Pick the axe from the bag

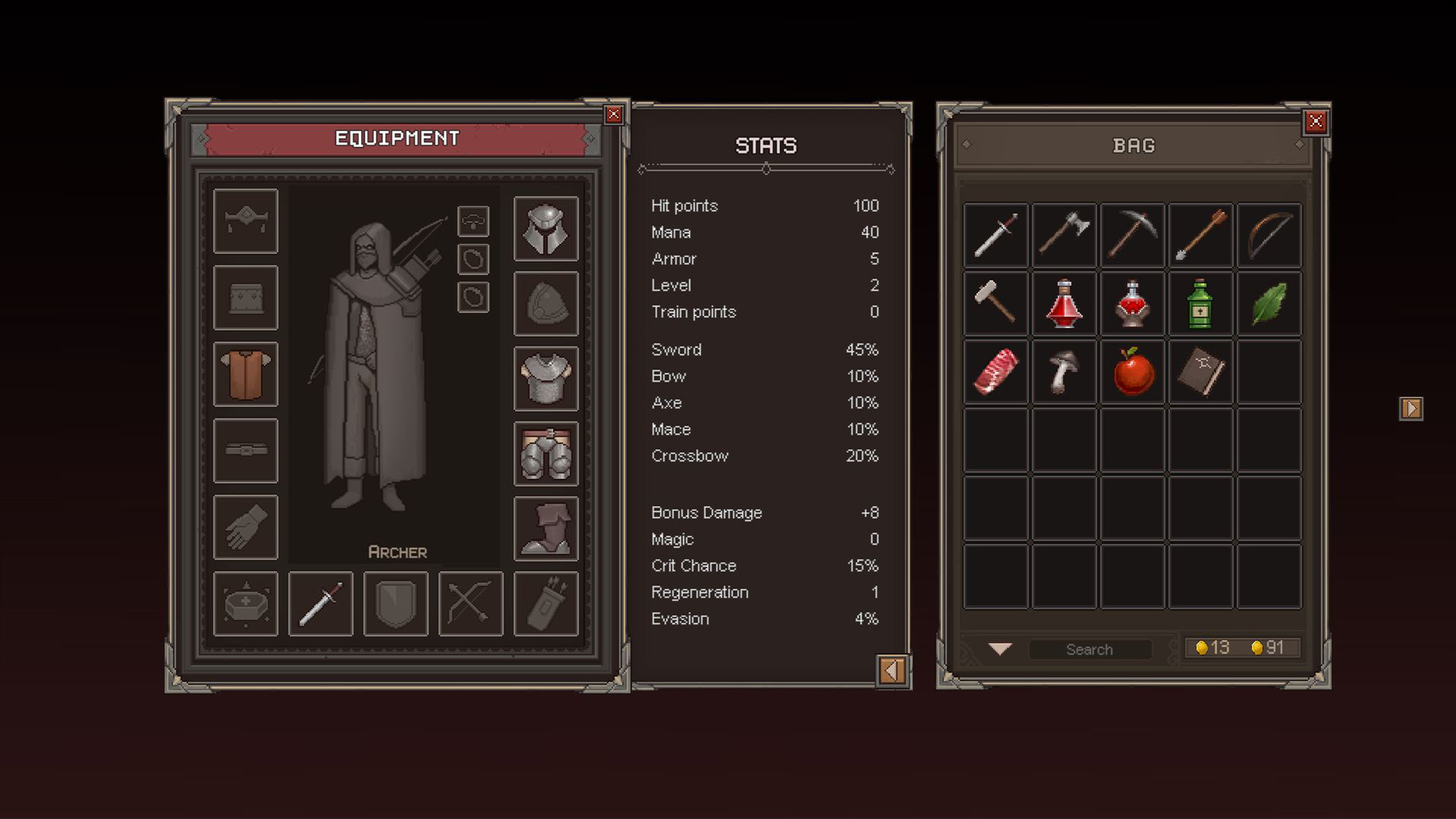pyautogui.click(x=1064, y=235)
